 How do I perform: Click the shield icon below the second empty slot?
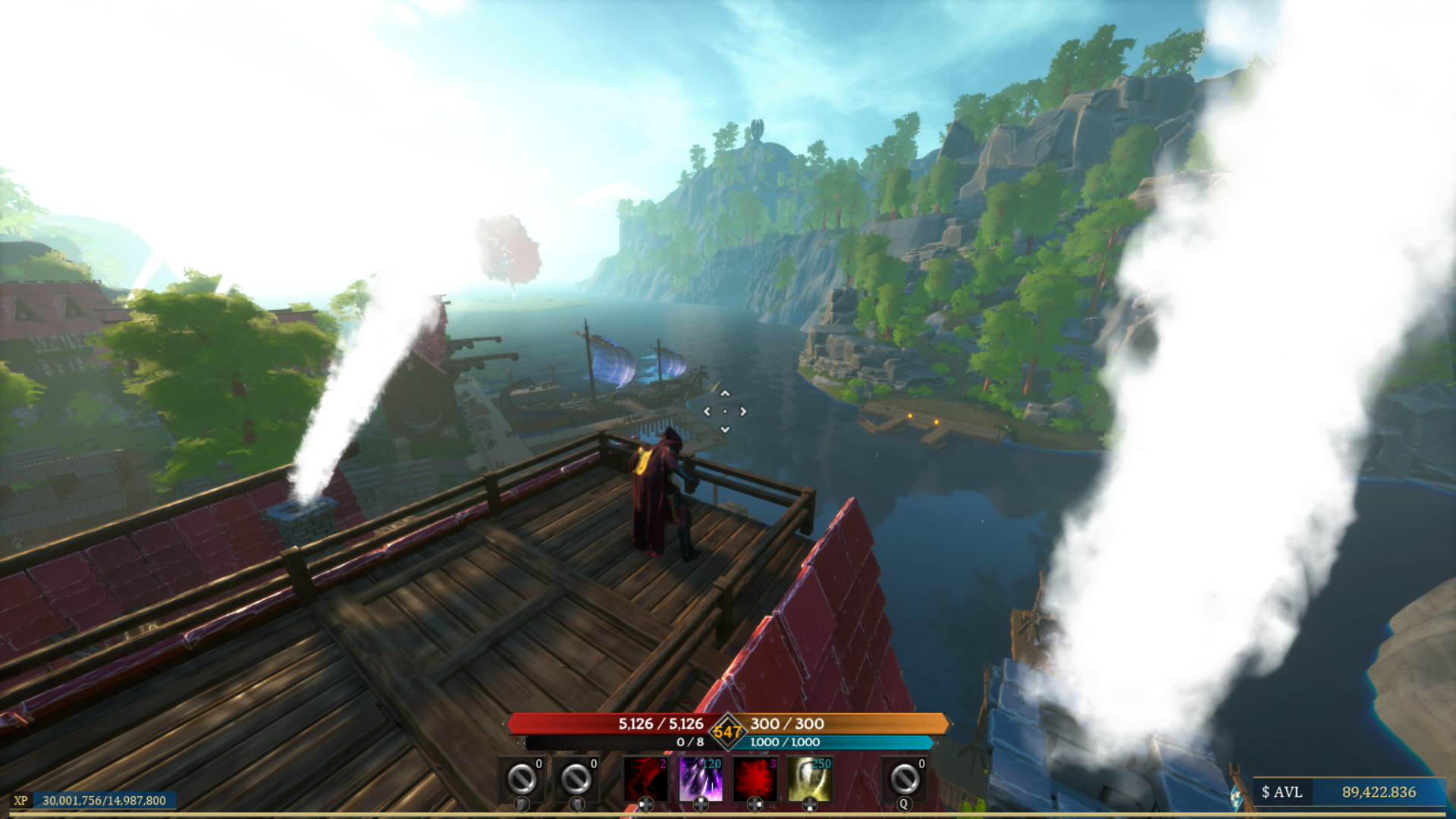(x=576, y=805)
